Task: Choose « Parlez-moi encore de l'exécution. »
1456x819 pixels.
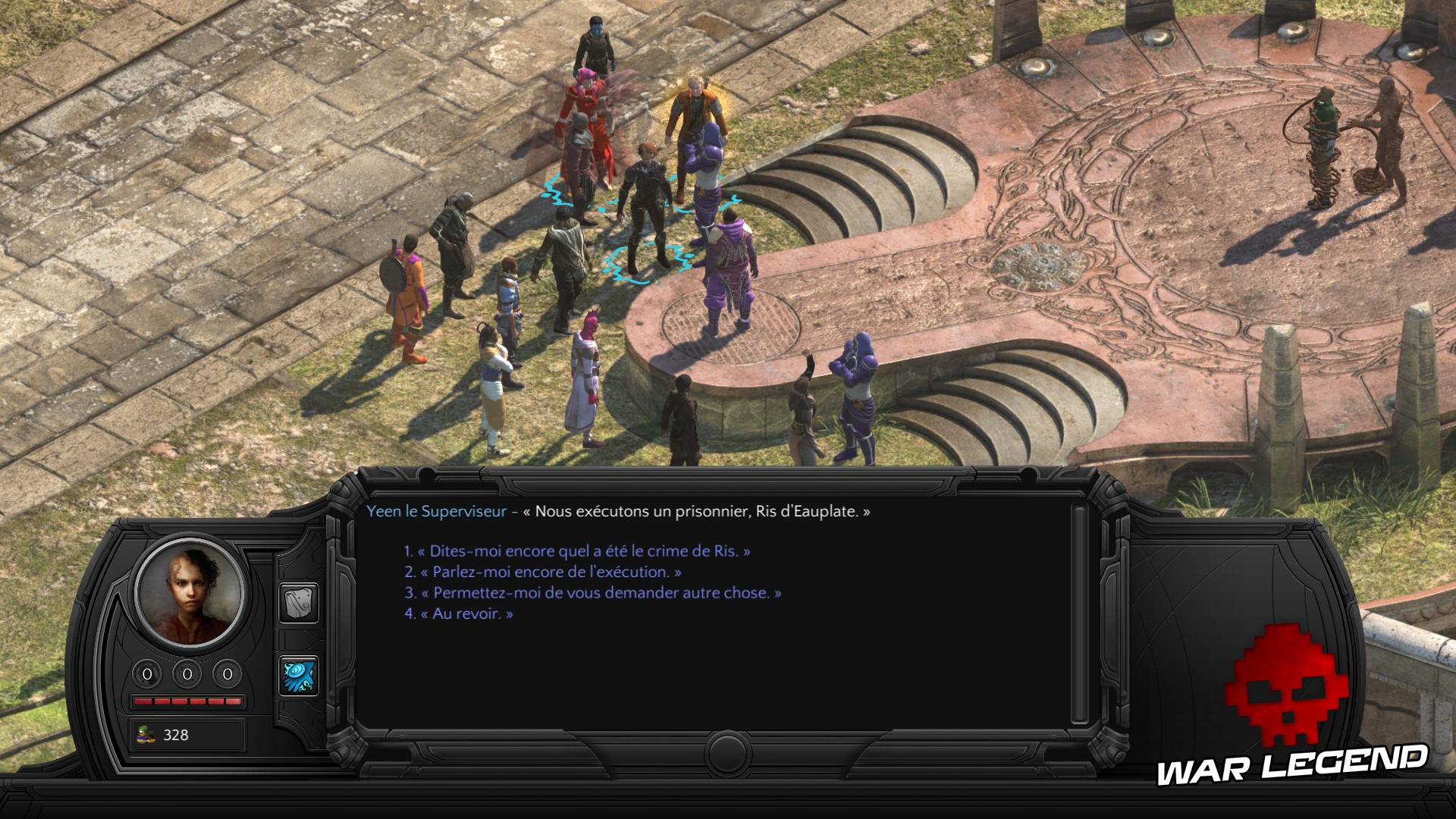Action: click(x=549, y=572)
